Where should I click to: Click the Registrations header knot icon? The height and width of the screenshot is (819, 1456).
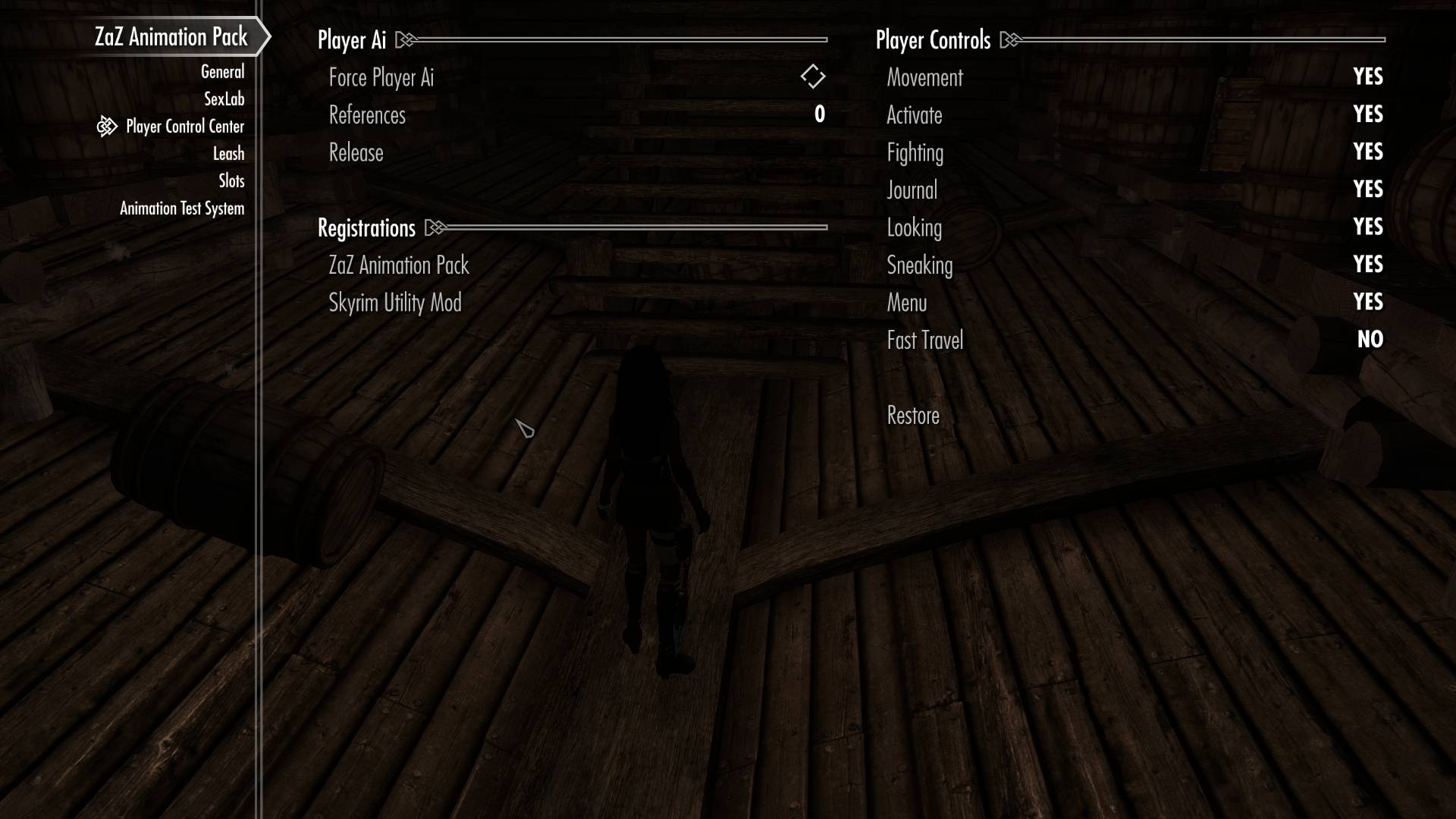tap(434, 227)
